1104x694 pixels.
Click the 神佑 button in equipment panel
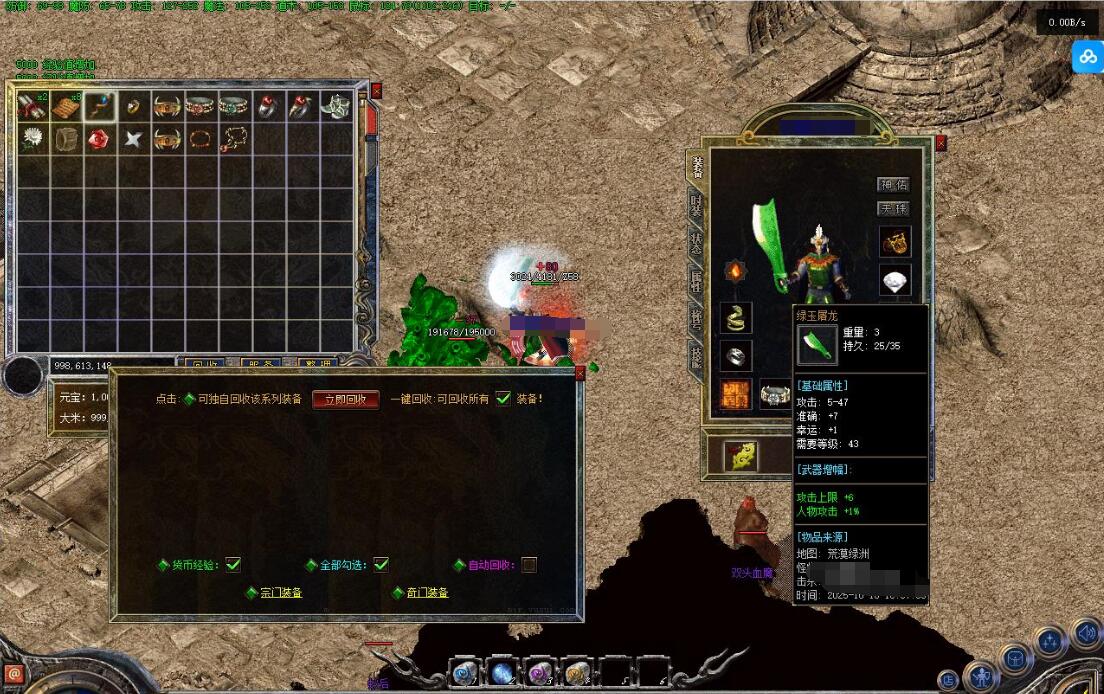893,185
